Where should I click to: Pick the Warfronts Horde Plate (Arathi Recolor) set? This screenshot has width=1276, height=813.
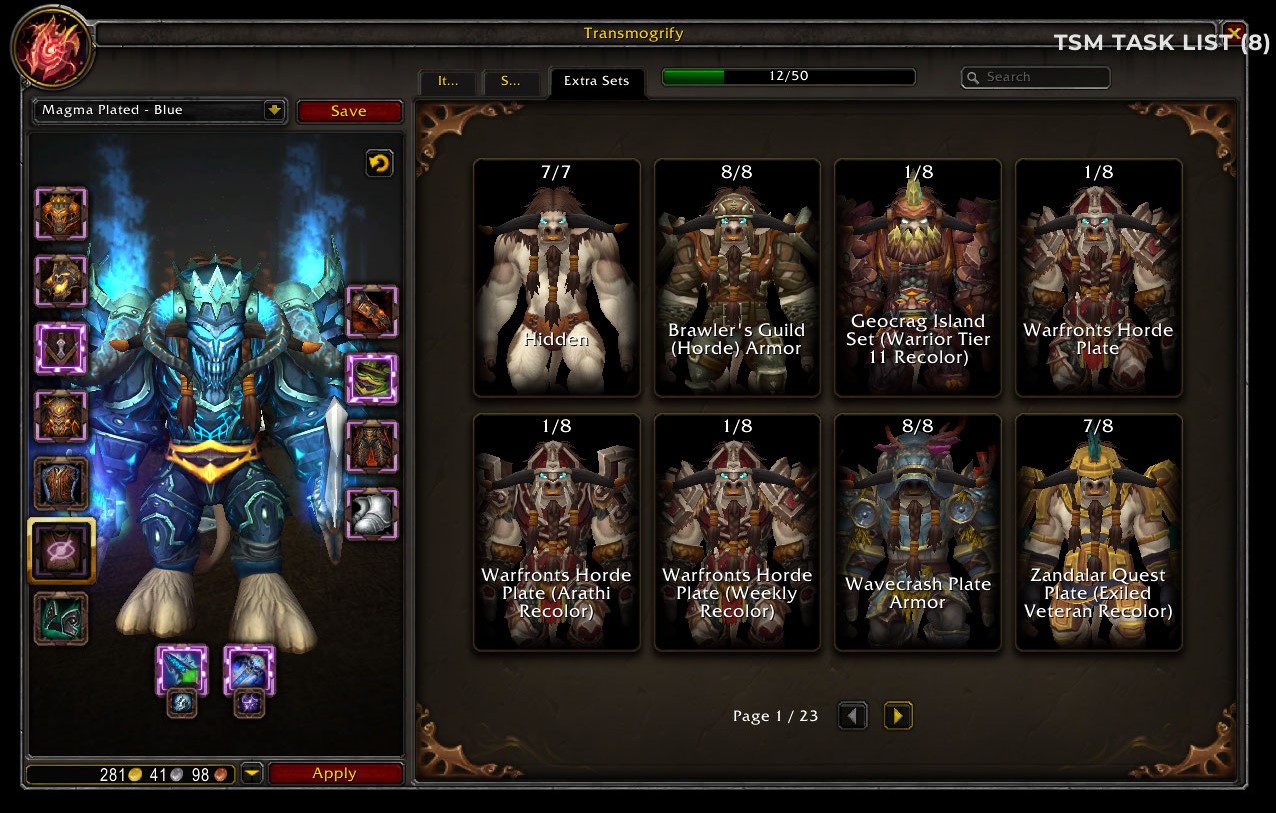[x=556, y=532]
